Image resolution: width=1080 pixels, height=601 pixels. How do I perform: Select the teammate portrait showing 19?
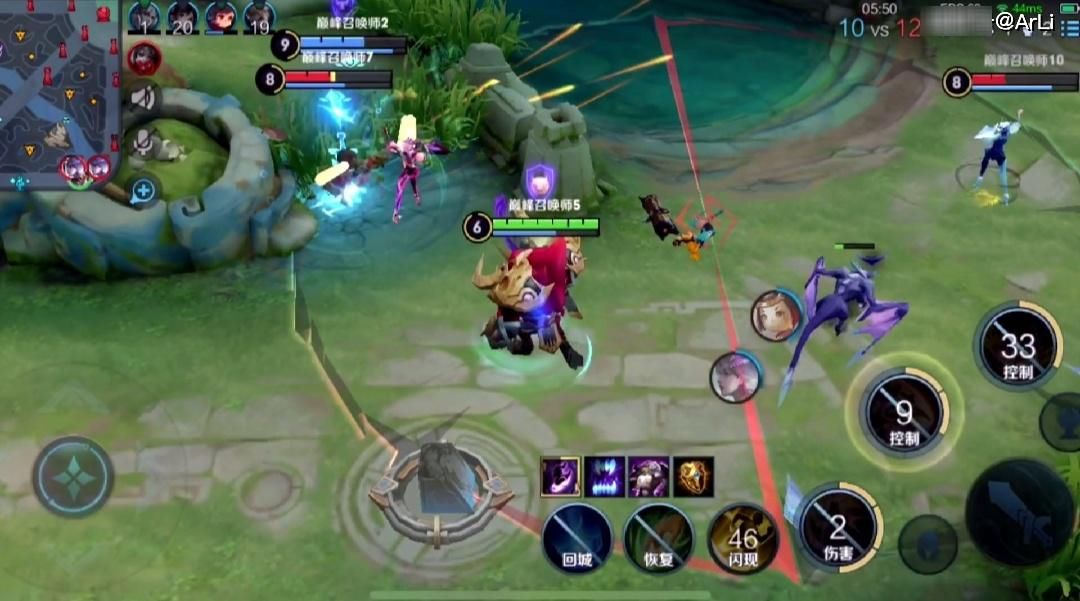(x=259, y=17)
